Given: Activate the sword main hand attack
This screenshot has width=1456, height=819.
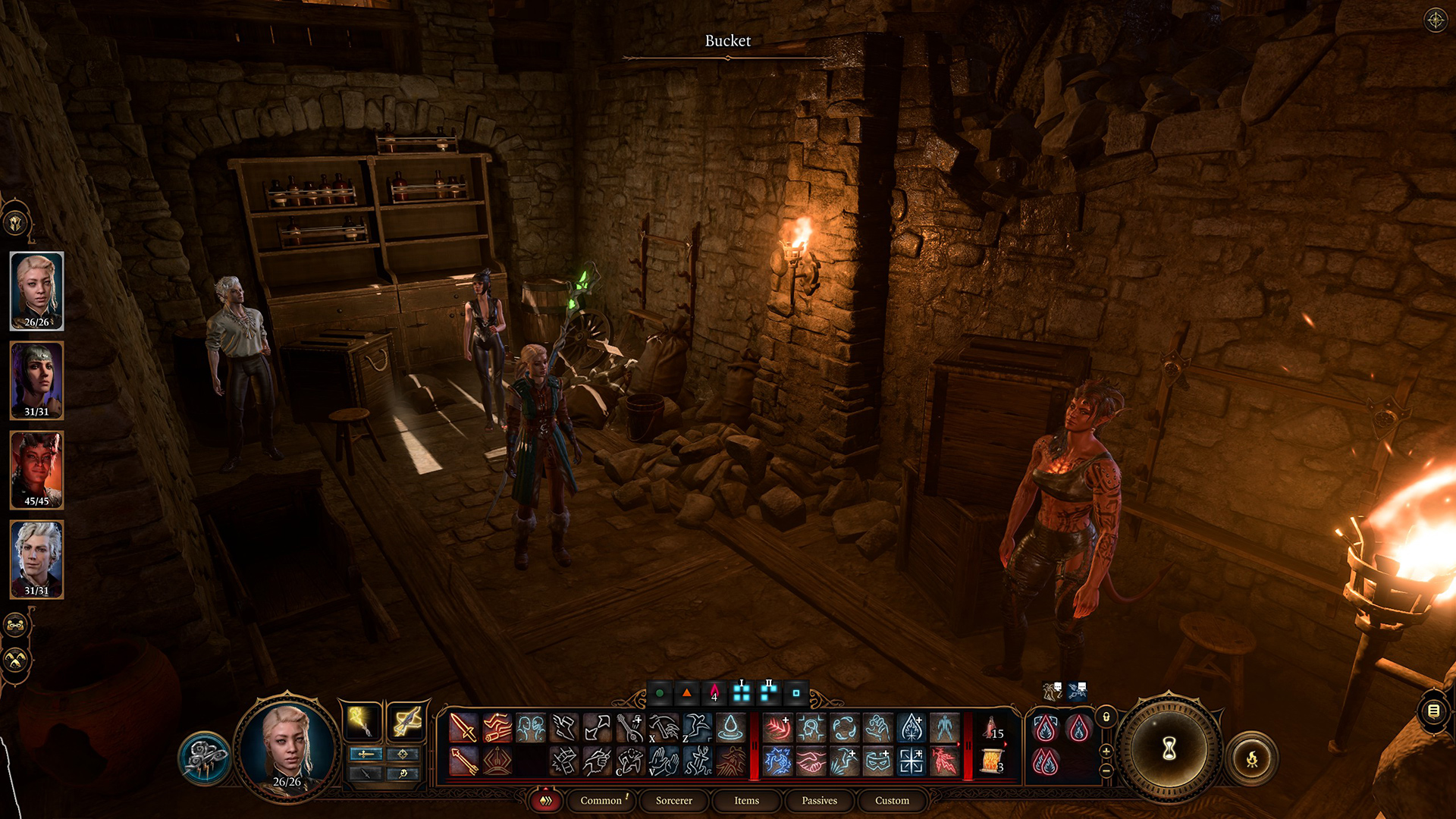Looking at the screenshot, I should pyautogui.click(x=463, y=728).
